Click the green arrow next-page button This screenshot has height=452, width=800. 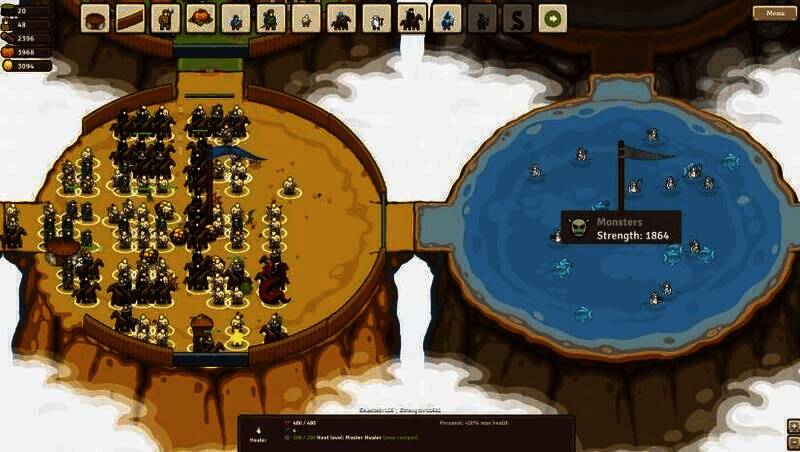(x=552, y=18)
